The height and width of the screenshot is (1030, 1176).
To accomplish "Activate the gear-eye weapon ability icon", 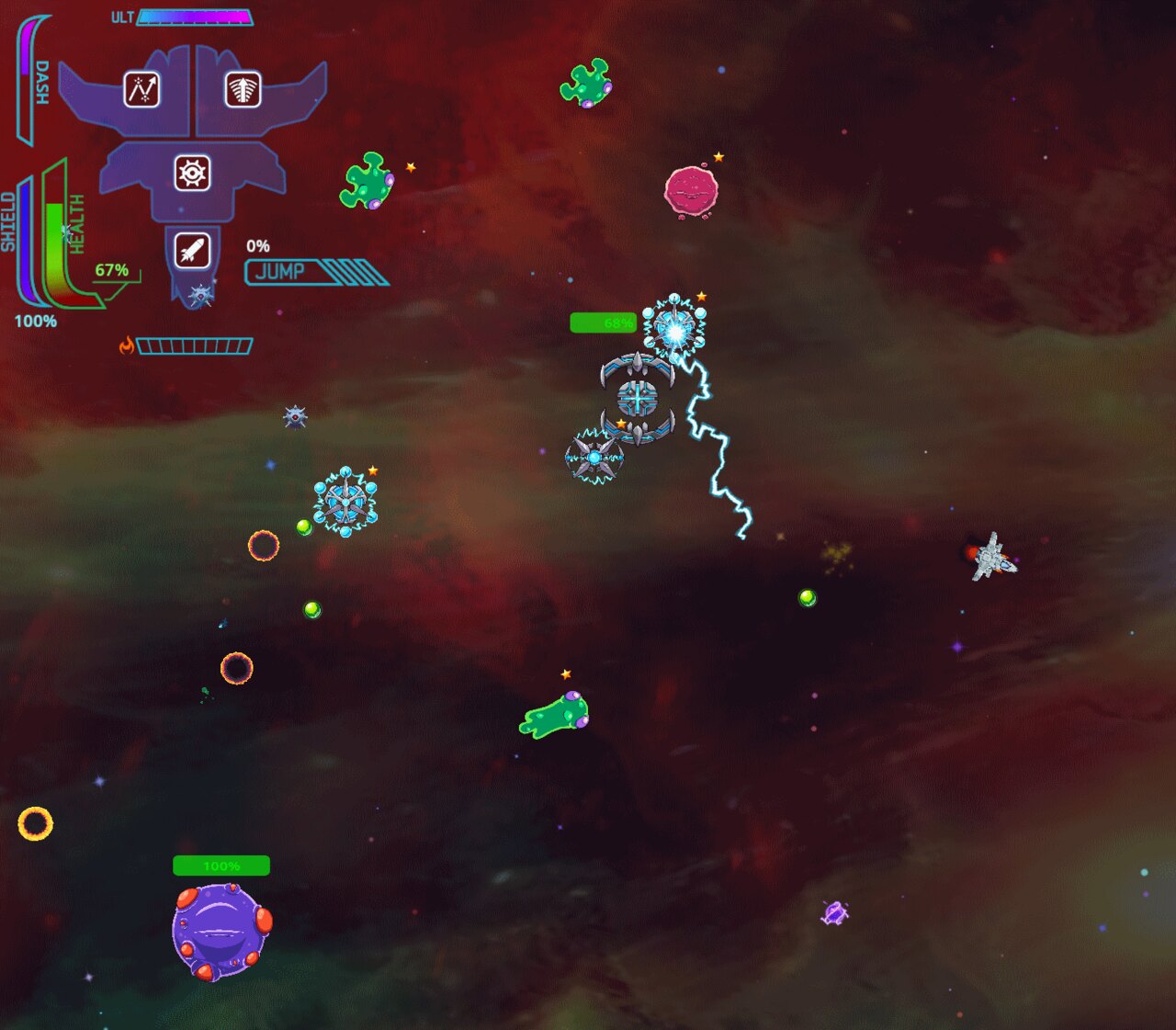I will 192,174.
